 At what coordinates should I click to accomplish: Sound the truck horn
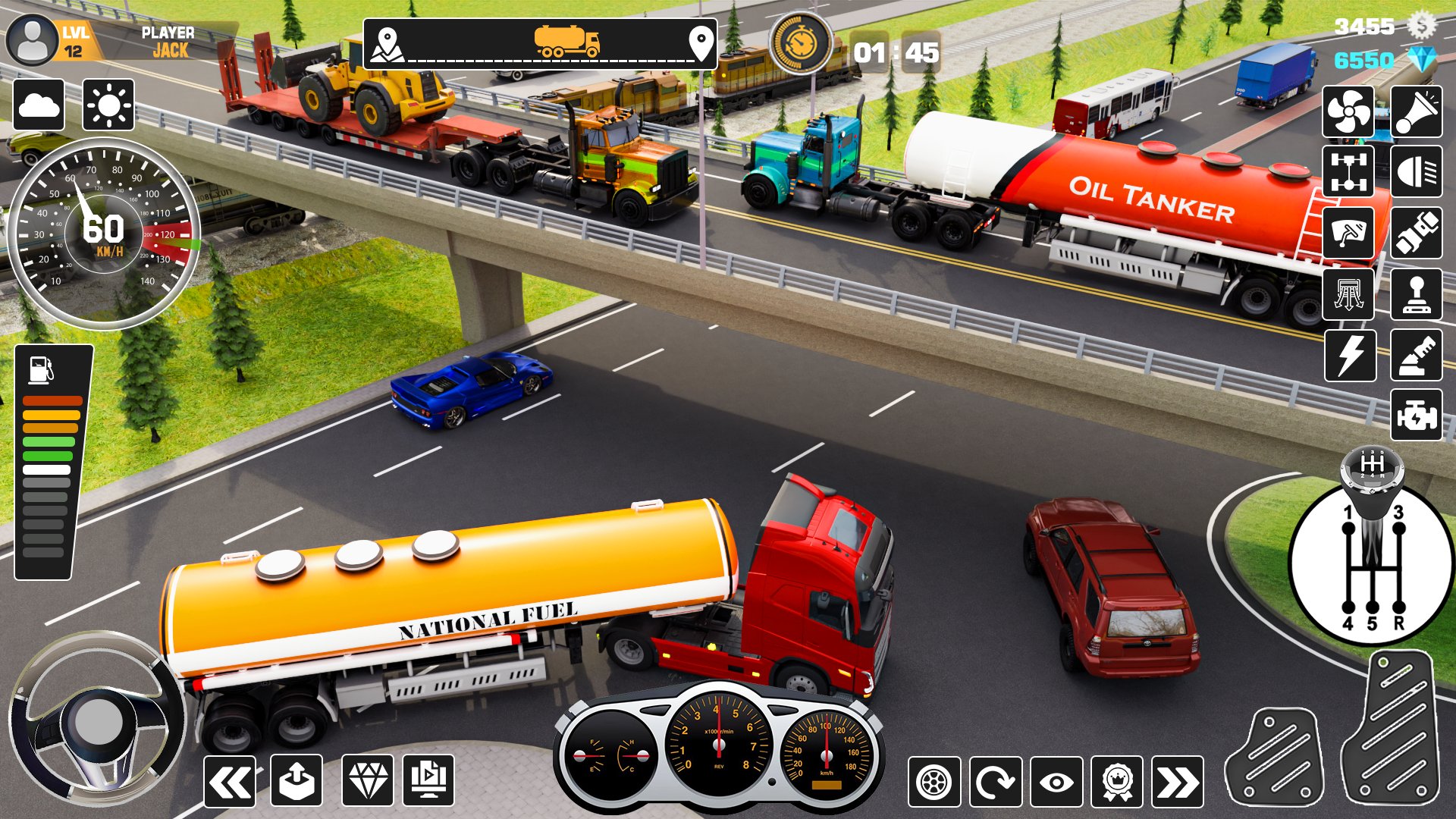(x=1417, y=111)
